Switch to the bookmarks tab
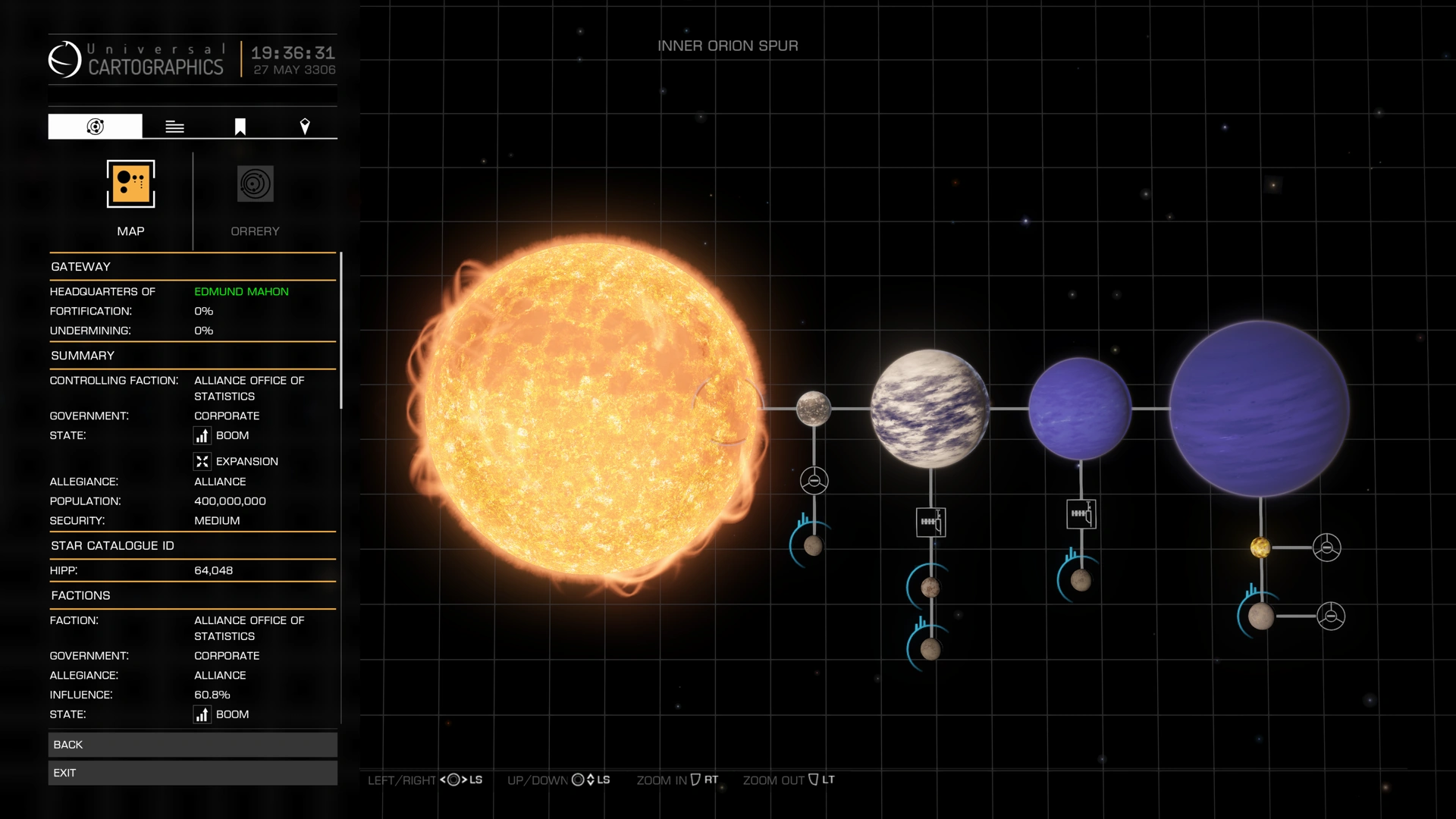 pos(239,126)
